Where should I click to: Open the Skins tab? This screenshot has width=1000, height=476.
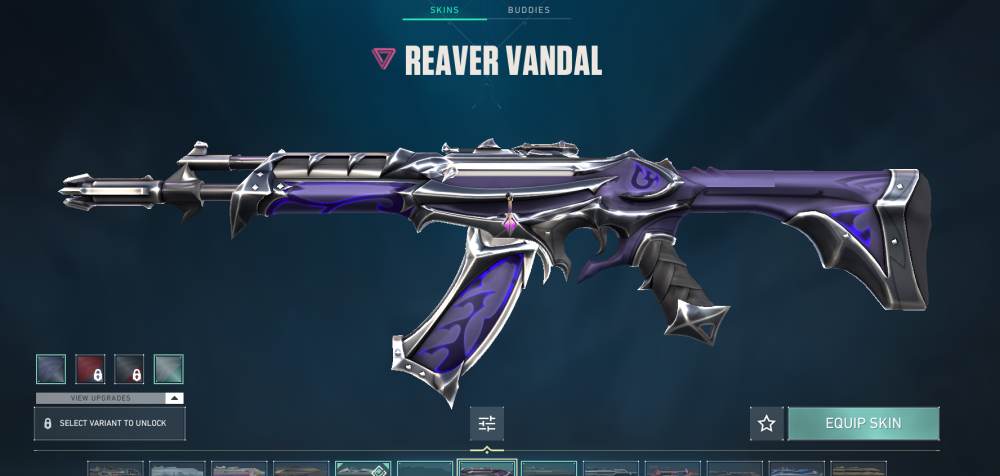point(445,11)
